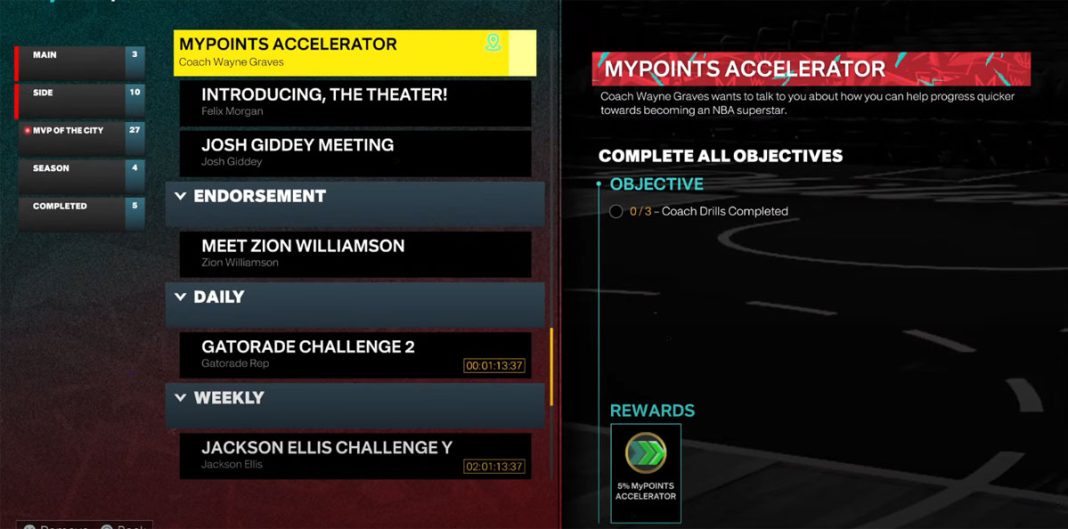Viewport: 1068px width, 529px height.
Task: Collapse the Weekly quests section
Action: pos(181,398)
